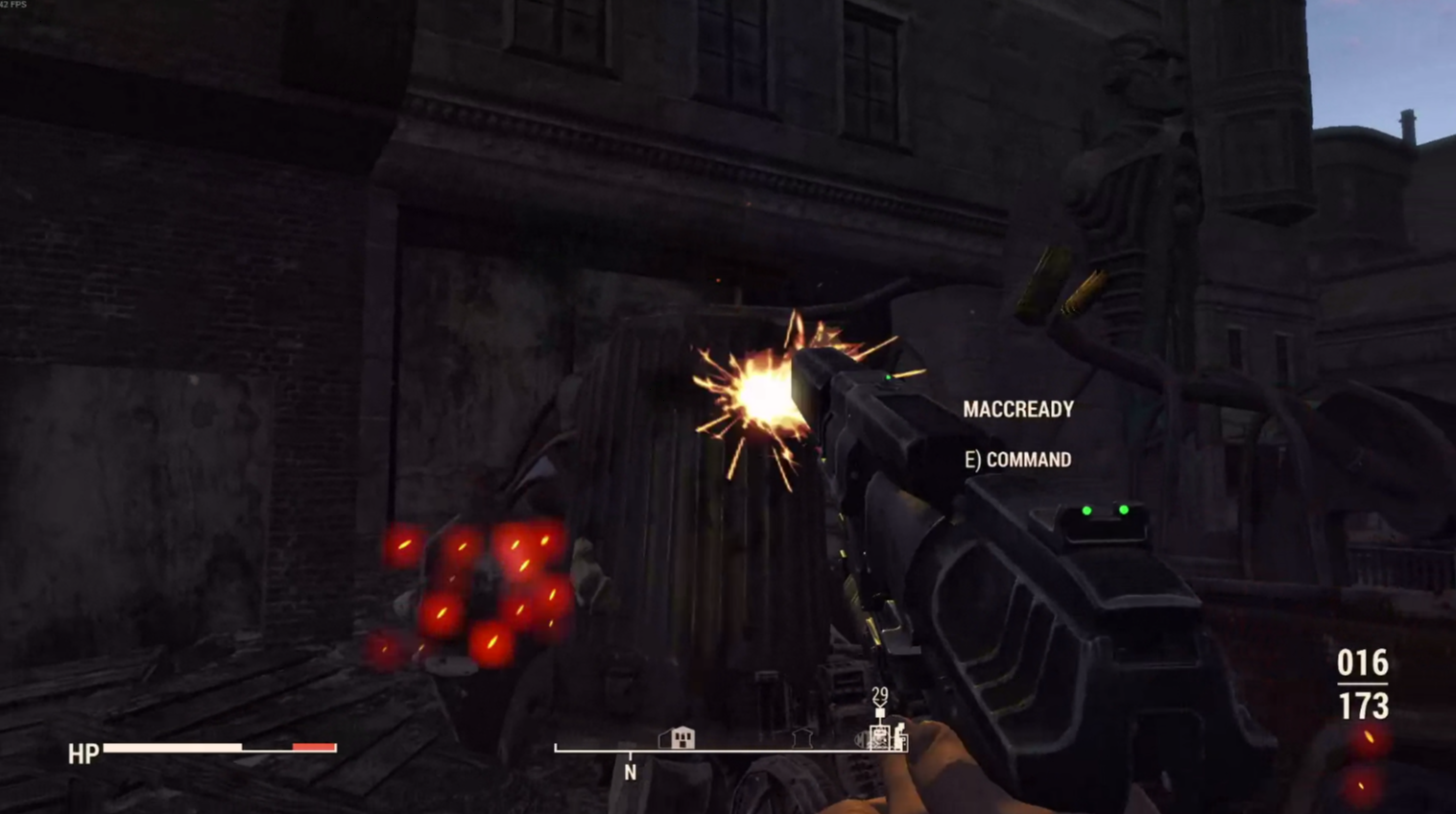Click the speaker icon on the right compass edge
The height and width of the screenshot is (814, 1456).
point(860,739)
